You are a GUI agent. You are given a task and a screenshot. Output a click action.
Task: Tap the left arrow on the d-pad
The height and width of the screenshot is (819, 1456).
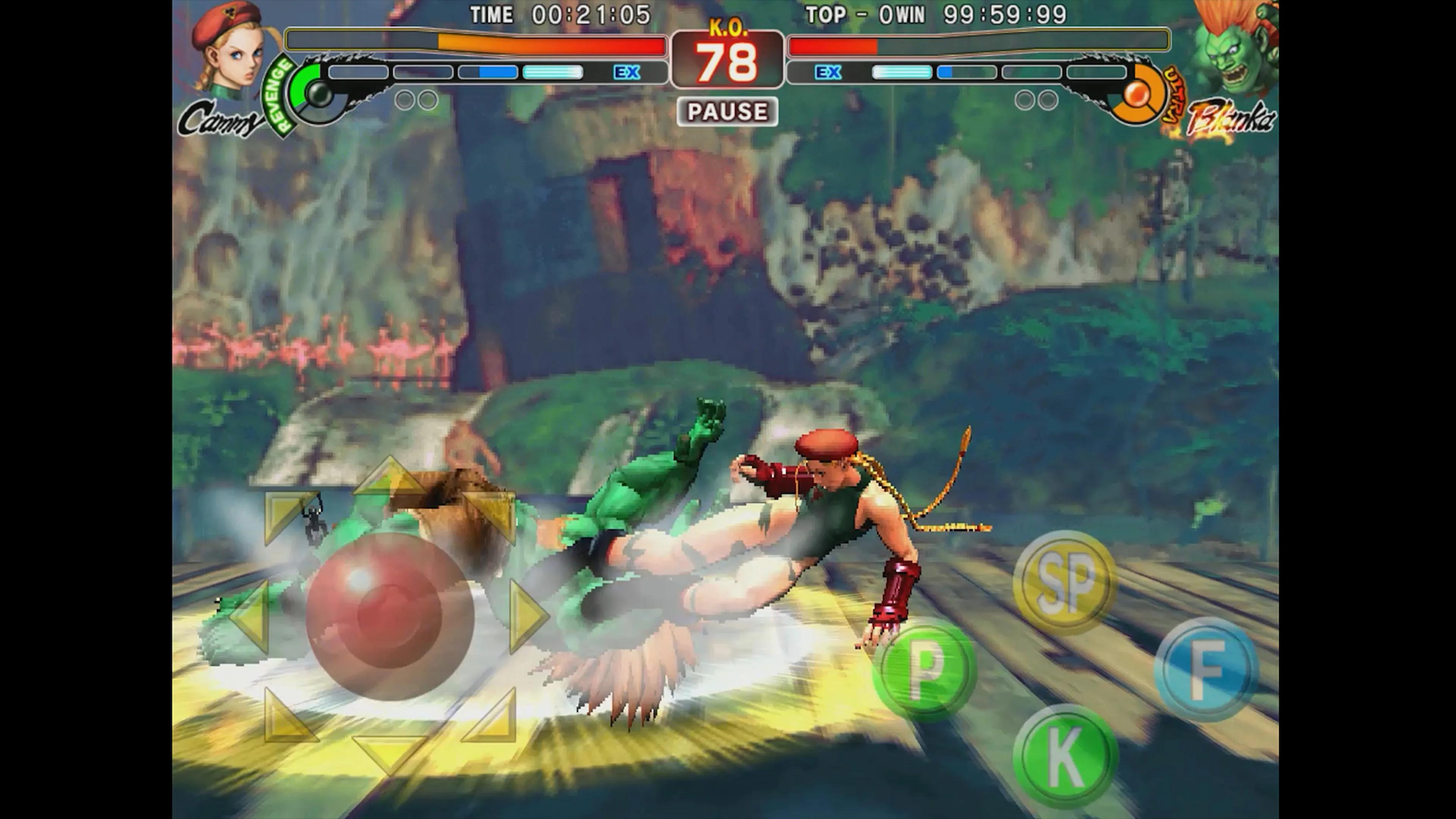[250, 615]
